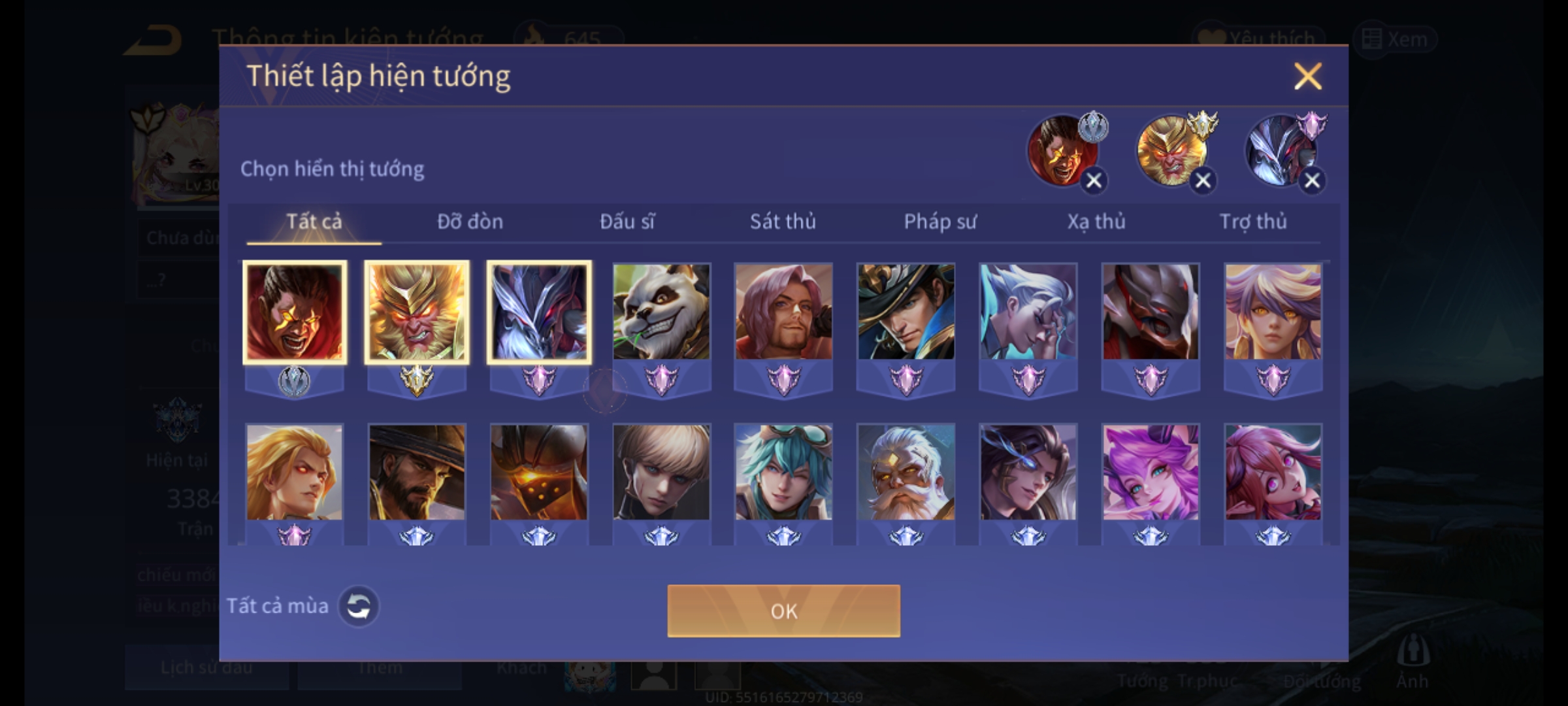Select the Pháp sư tab
This screenshot has width=1568, height=706.
[939, 222]
